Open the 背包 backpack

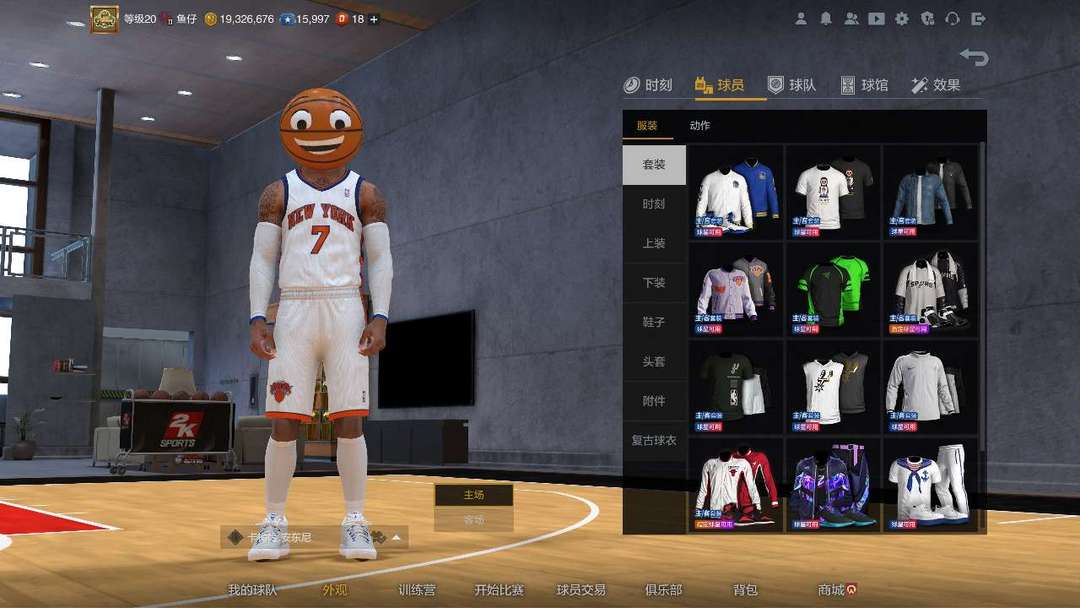click(745, 590)
